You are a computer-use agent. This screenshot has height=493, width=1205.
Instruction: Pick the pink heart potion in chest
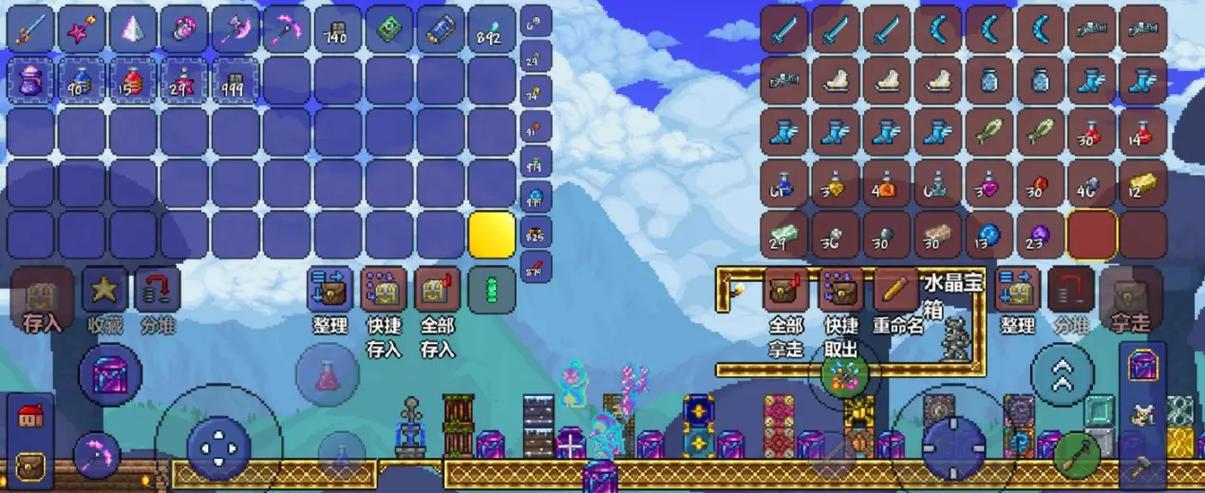(x=989, y=182)
